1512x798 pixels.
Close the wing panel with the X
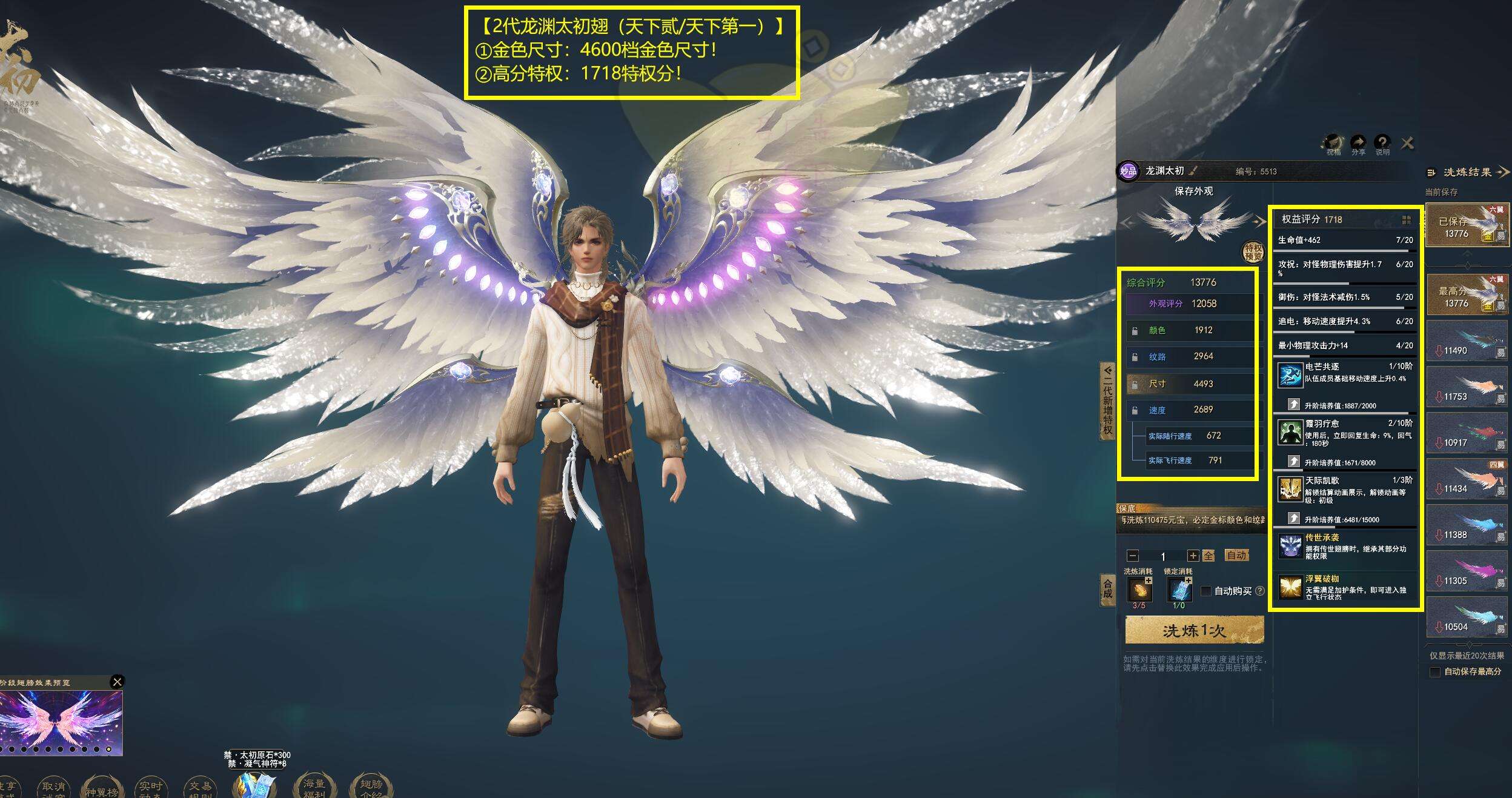coord(1407,143)
